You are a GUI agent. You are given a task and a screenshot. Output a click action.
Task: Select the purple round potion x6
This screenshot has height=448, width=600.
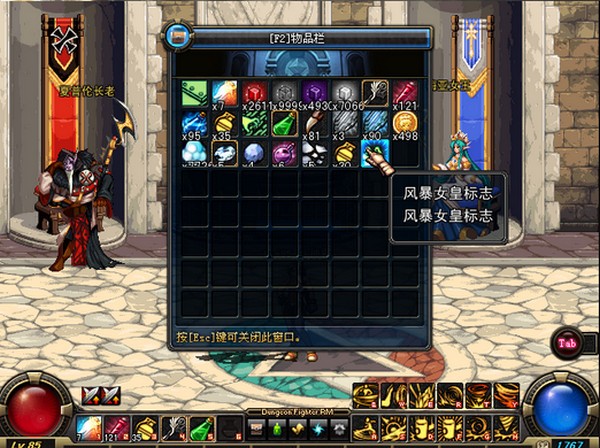(x=284, y=153)
